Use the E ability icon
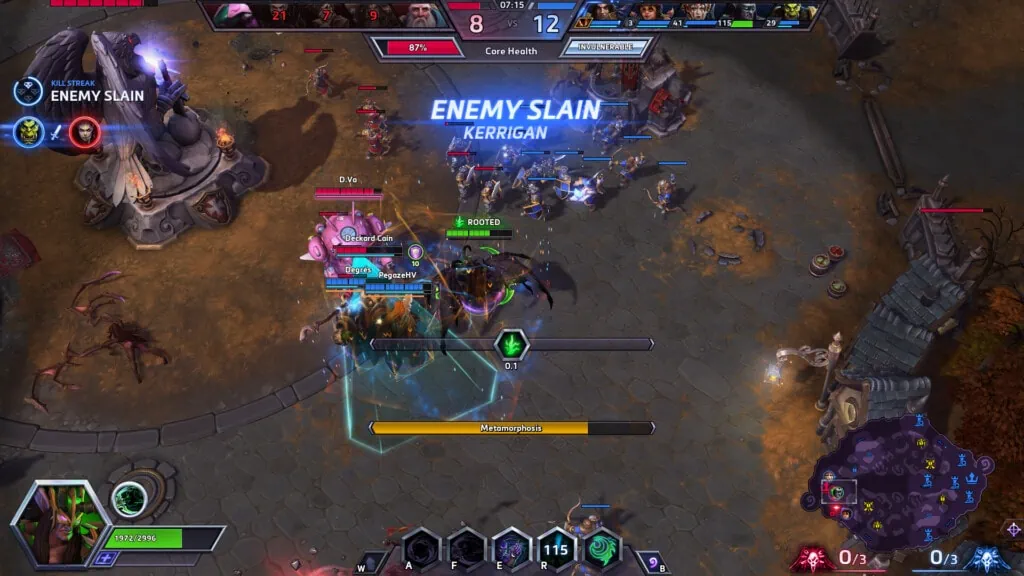 point(511,550)
